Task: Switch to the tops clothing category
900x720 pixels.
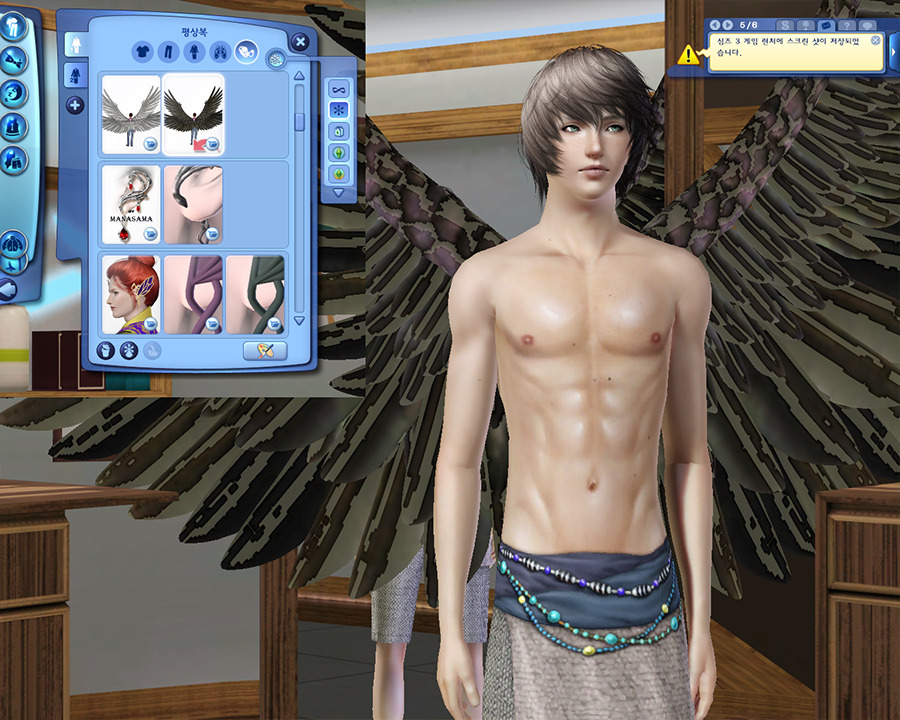Action: pos(141,52)
